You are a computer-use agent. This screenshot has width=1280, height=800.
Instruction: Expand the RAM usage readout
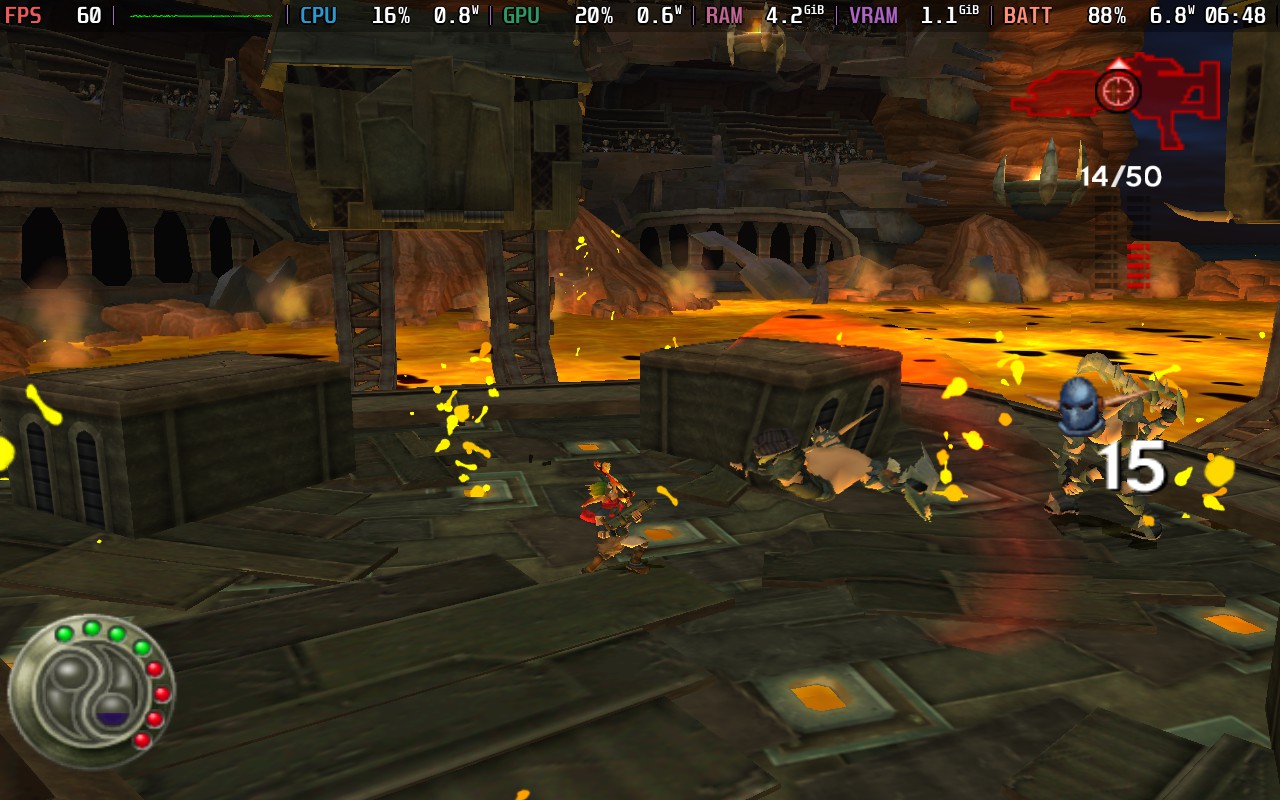click(790, 15)
